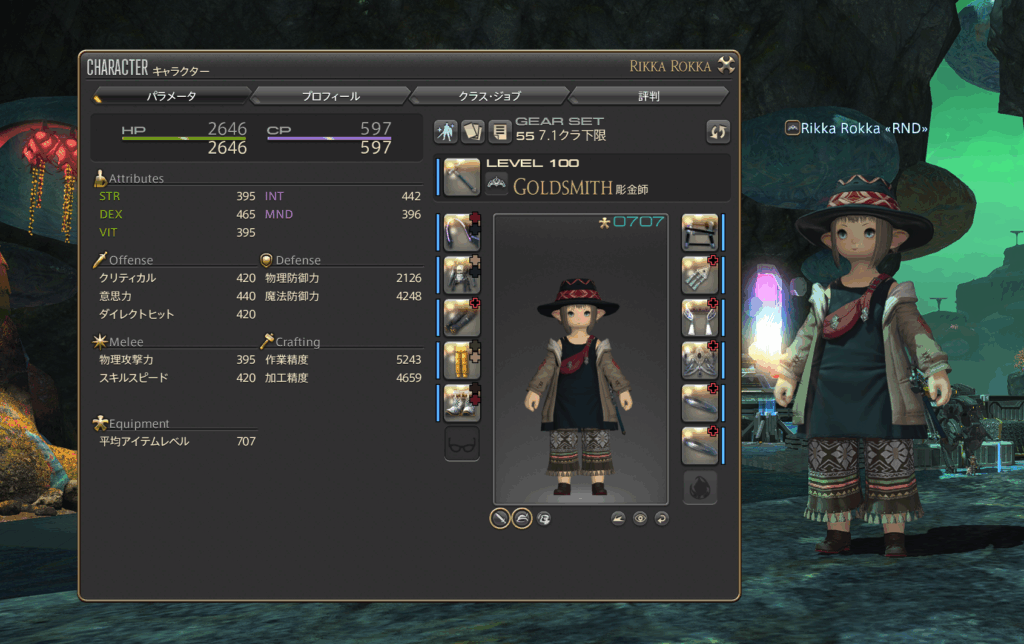Select the earrings accessory slot
The image size is (1024, 644).
[x=700, y=275]
